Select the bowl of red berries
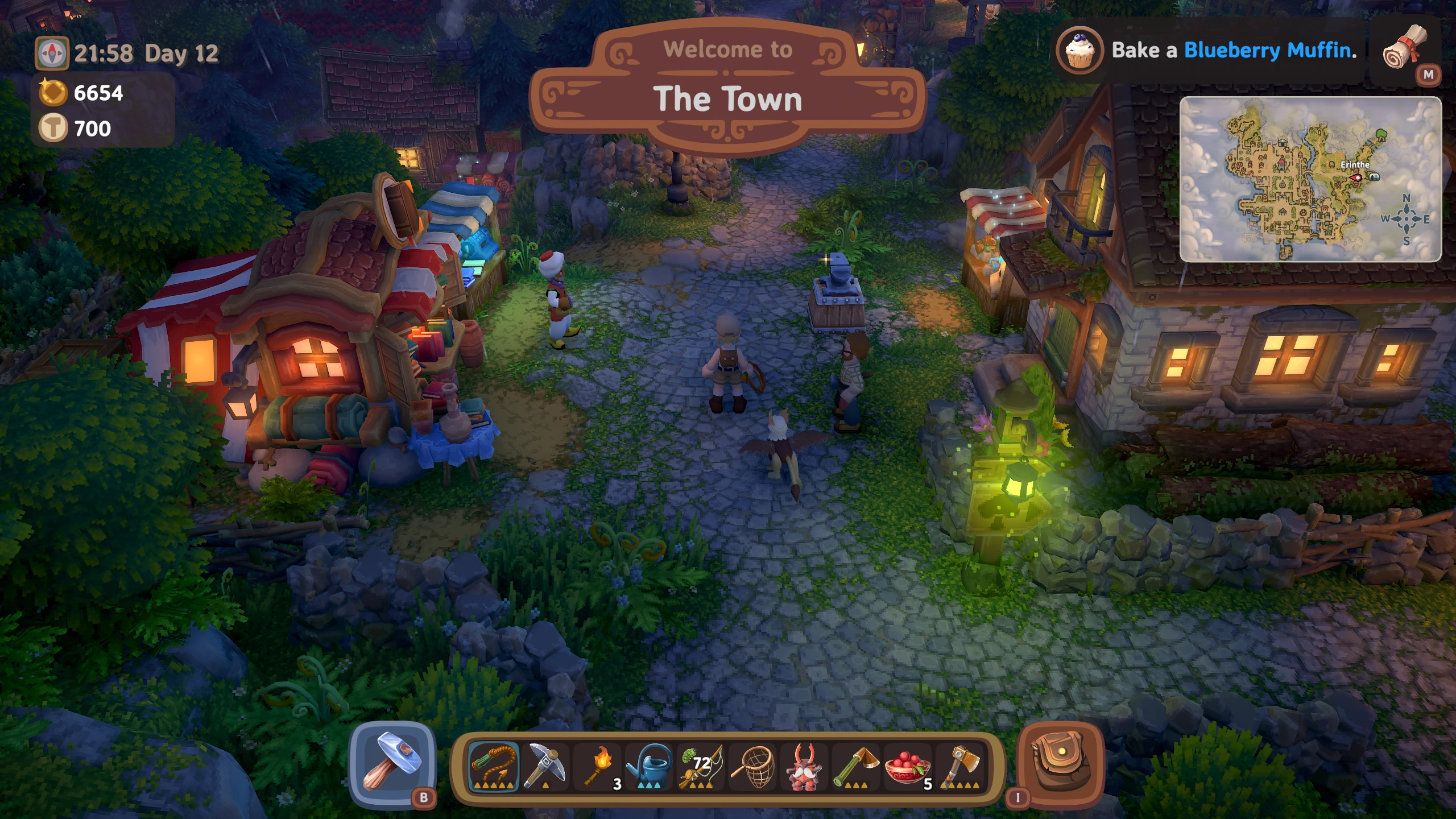 pyautogui.click(x=908, y=767)
